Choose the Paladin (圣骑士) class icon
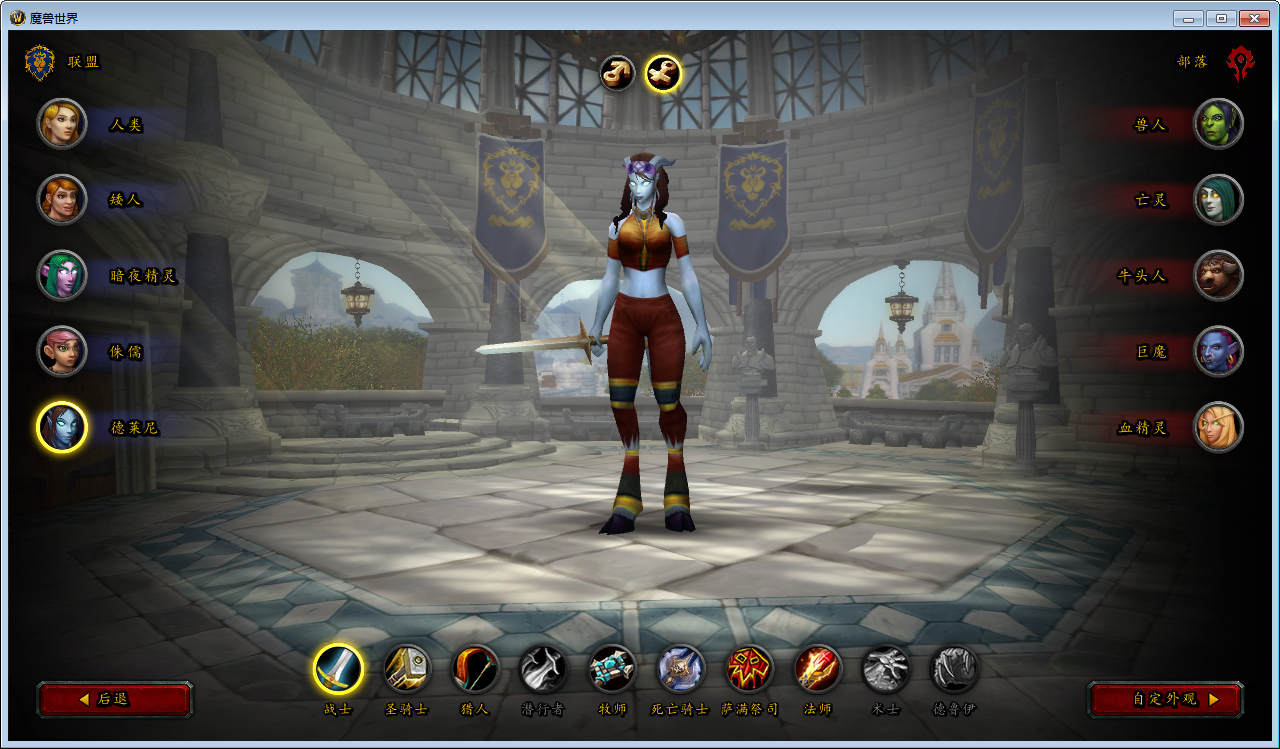The image size is (1280, 749). pyautogui.click(x=407, y=669)
